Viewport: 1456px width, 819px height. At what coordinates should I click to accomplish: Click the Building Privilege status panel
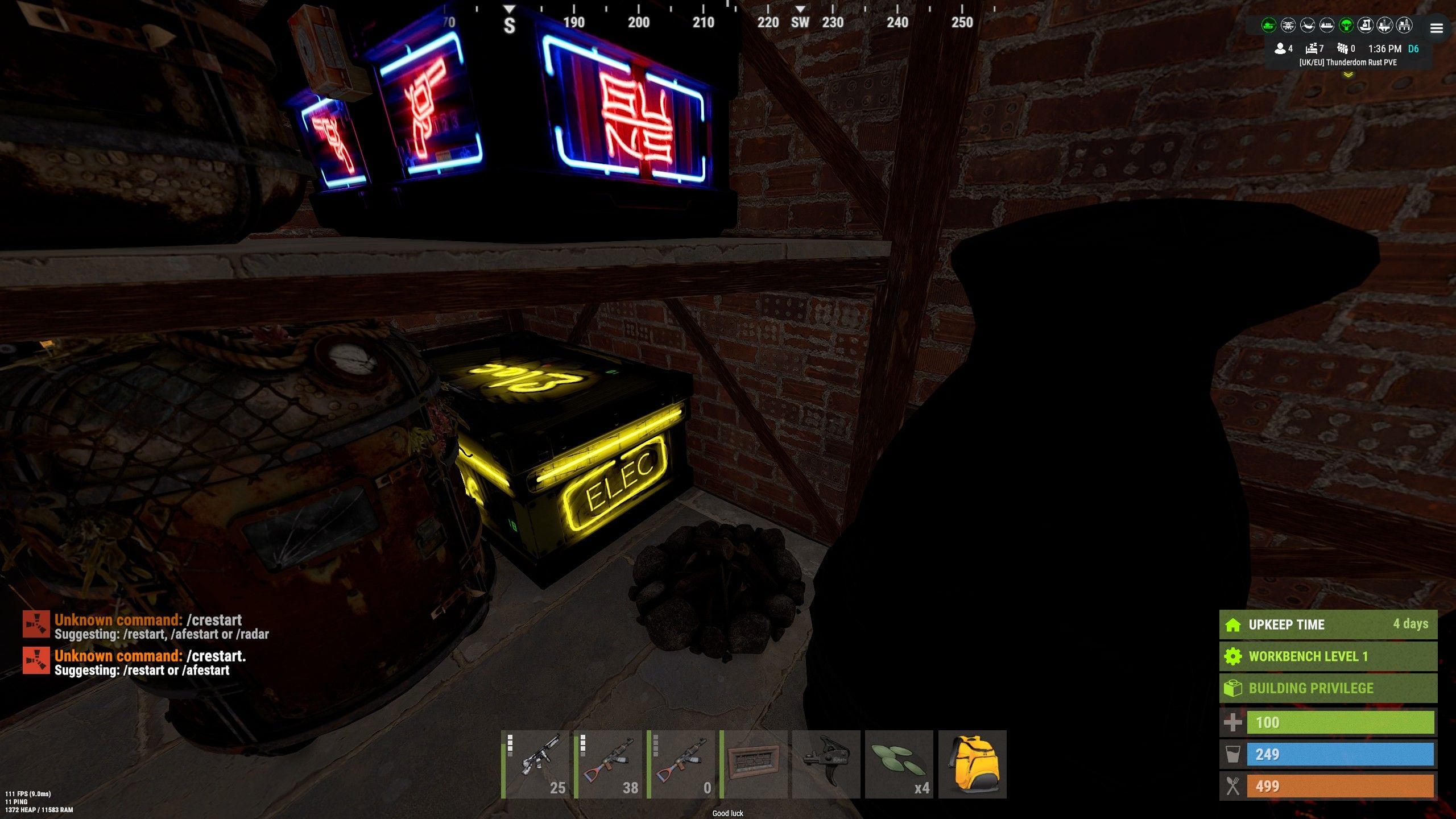tap(1328, 688)
